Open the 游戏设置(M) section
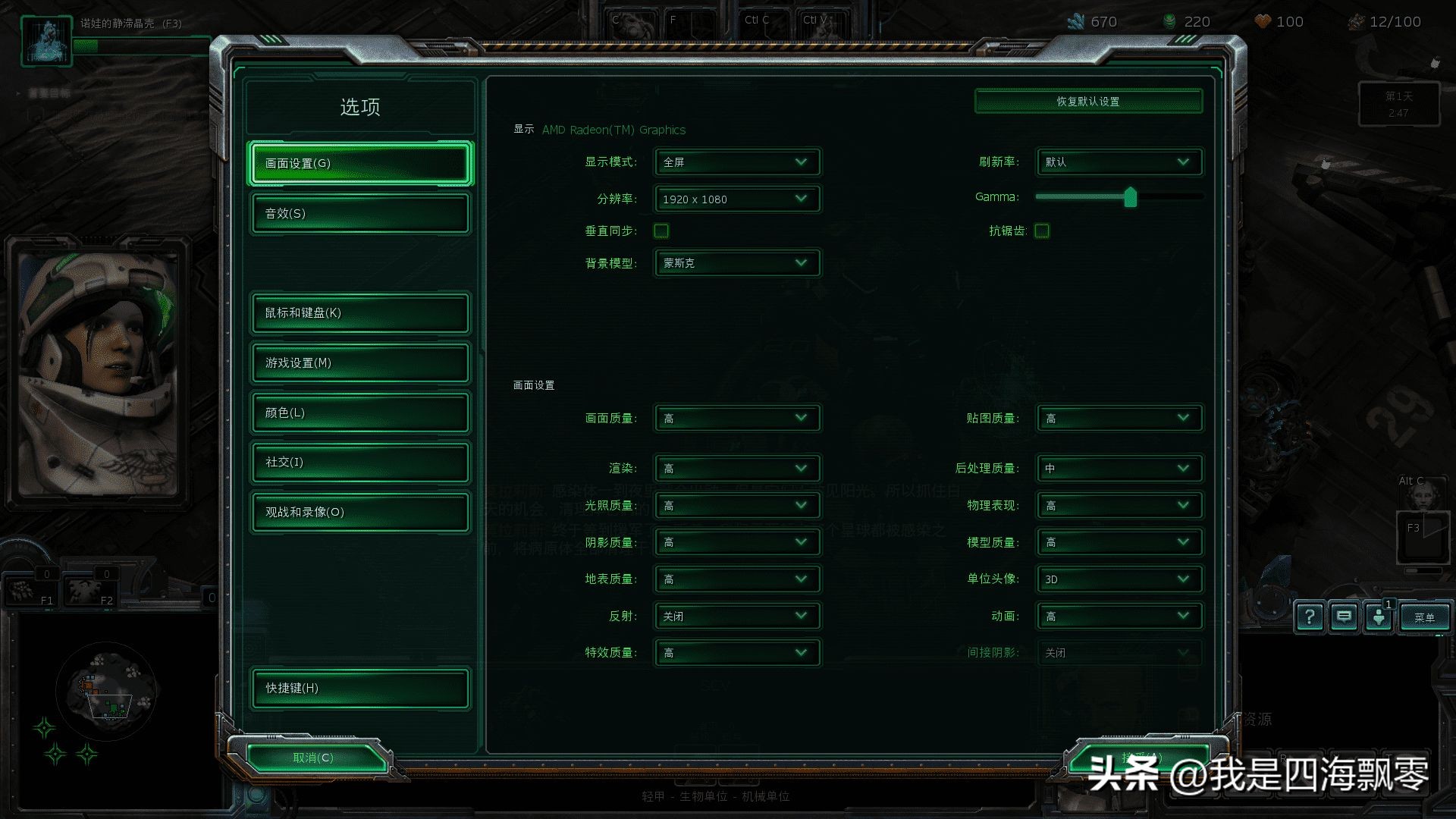This screenshot has width=1456, height=819. (x=360, y=362)
